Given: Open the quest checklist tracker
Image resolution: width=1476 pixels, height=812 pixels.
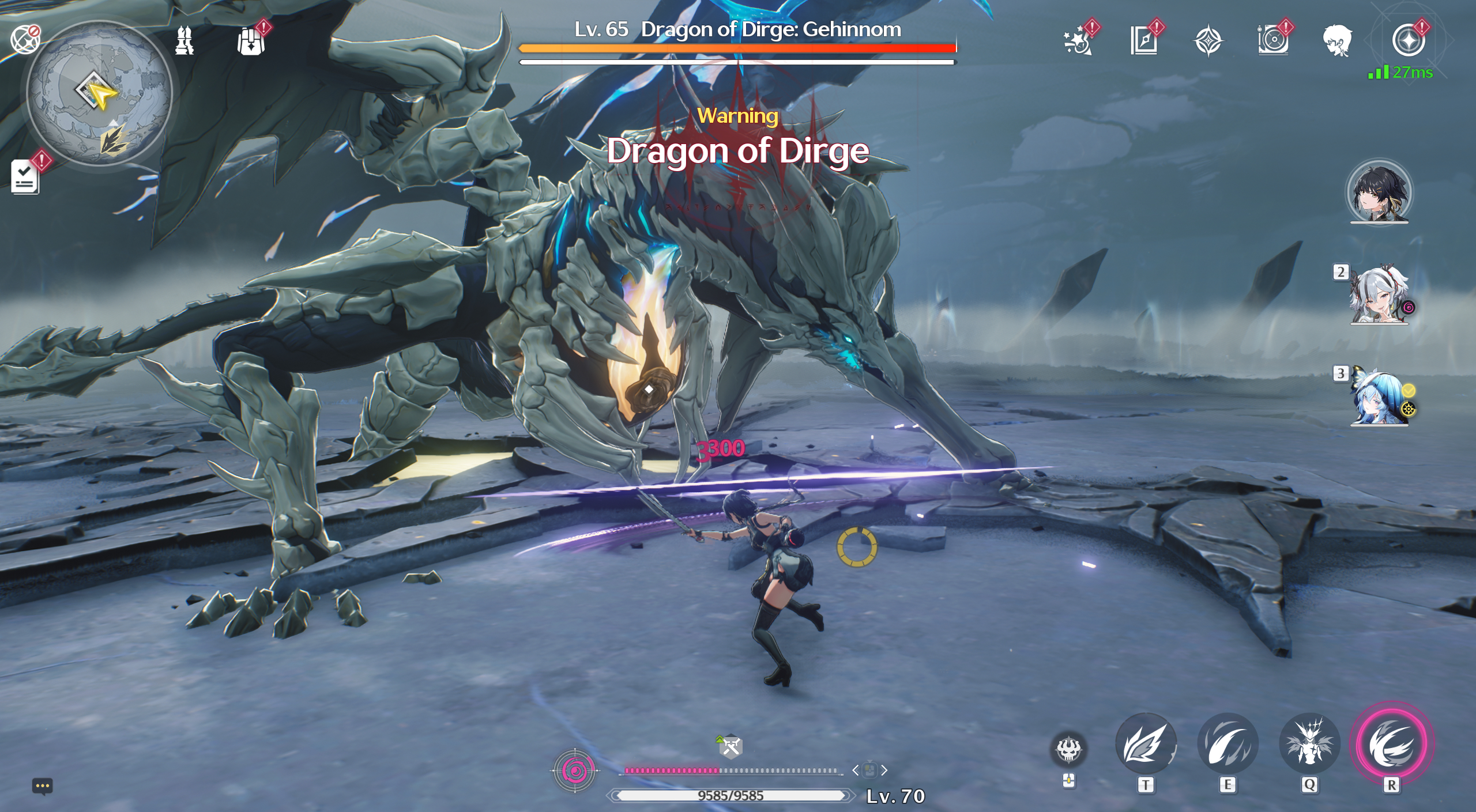Looking at the screenshot, I should click(x=25, y=176).
